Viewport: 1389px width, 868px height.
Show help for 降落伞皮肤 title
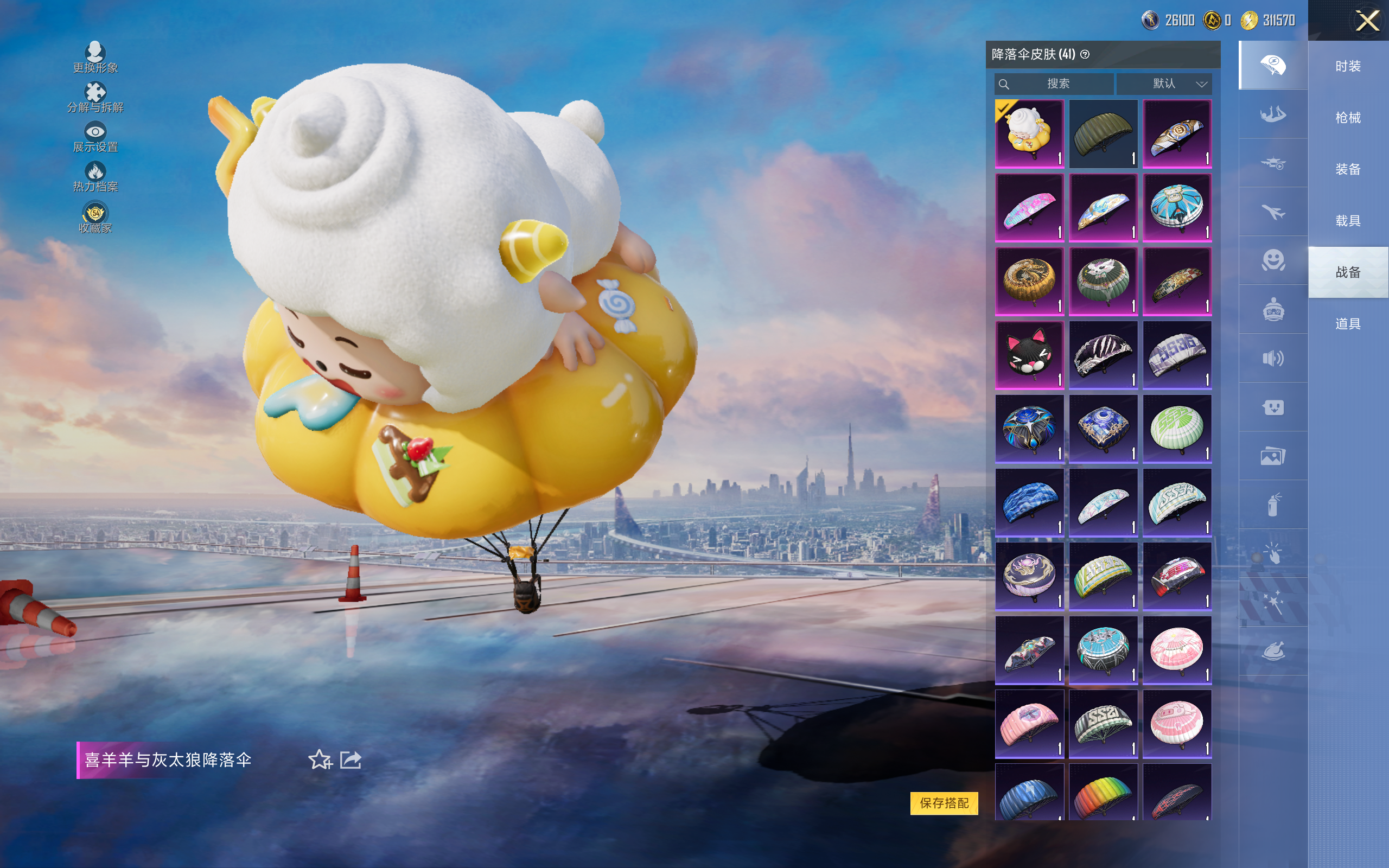pos(1085,55)
